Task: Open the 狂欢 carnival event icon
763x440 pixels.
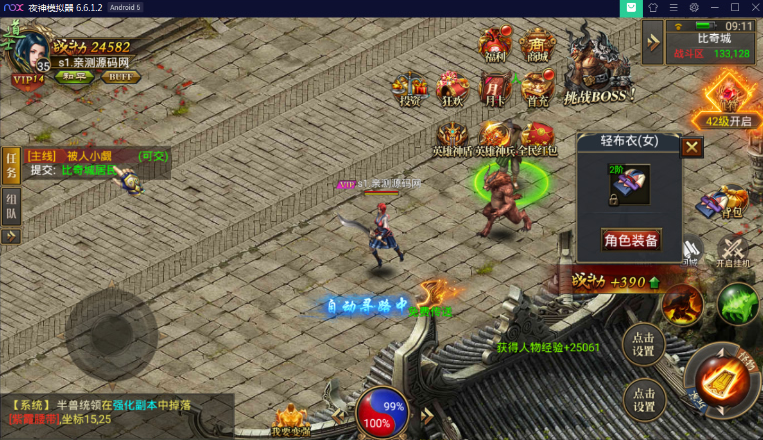Action: [453, 88]
